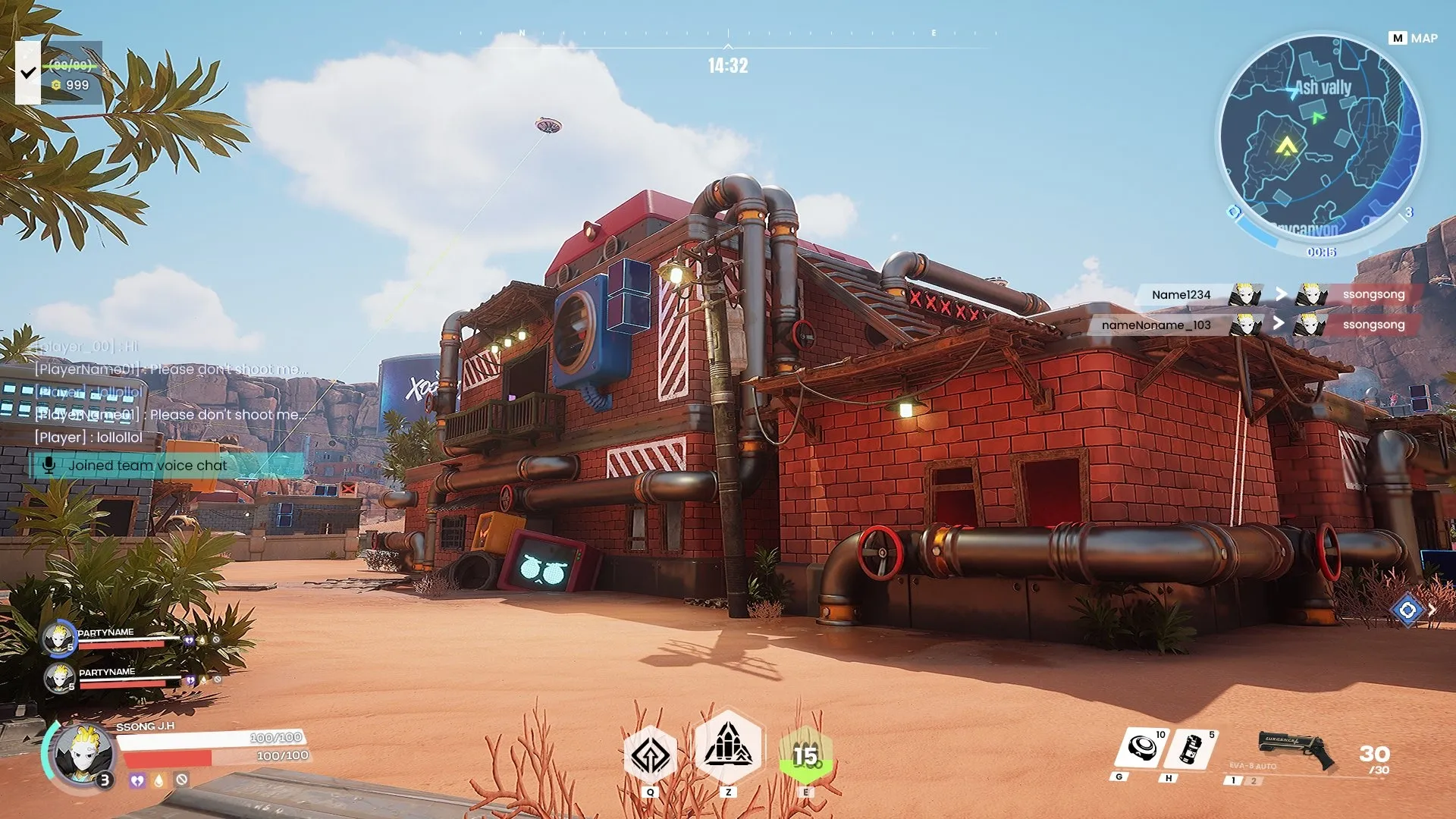
Task: Click the MAP button label
Action: [x=1414, y=38]
